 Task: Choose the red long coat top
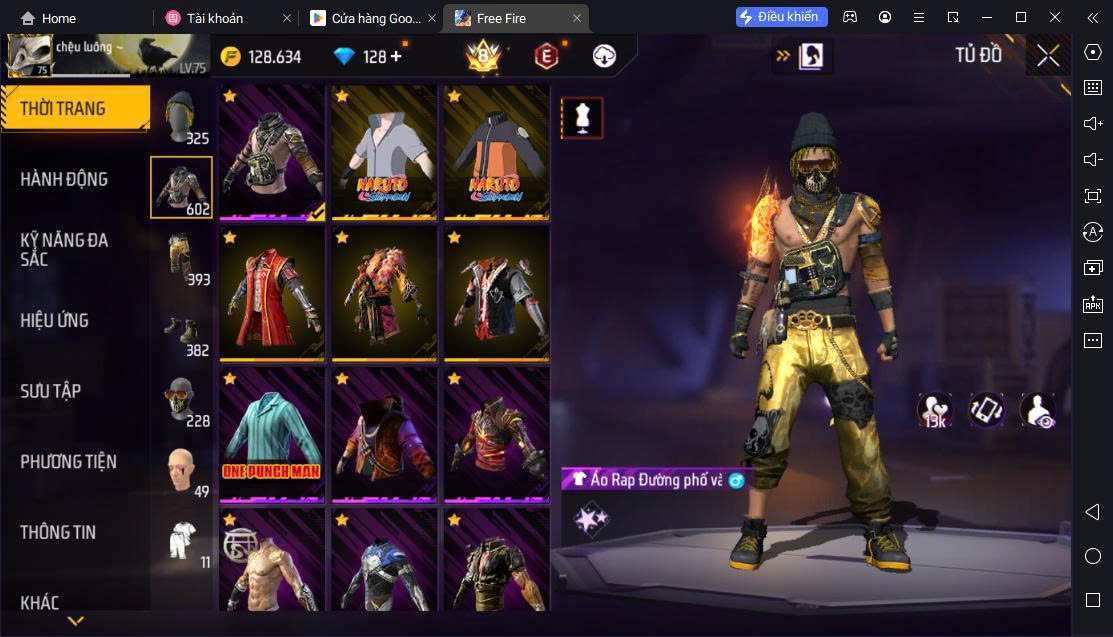(271, 293)
